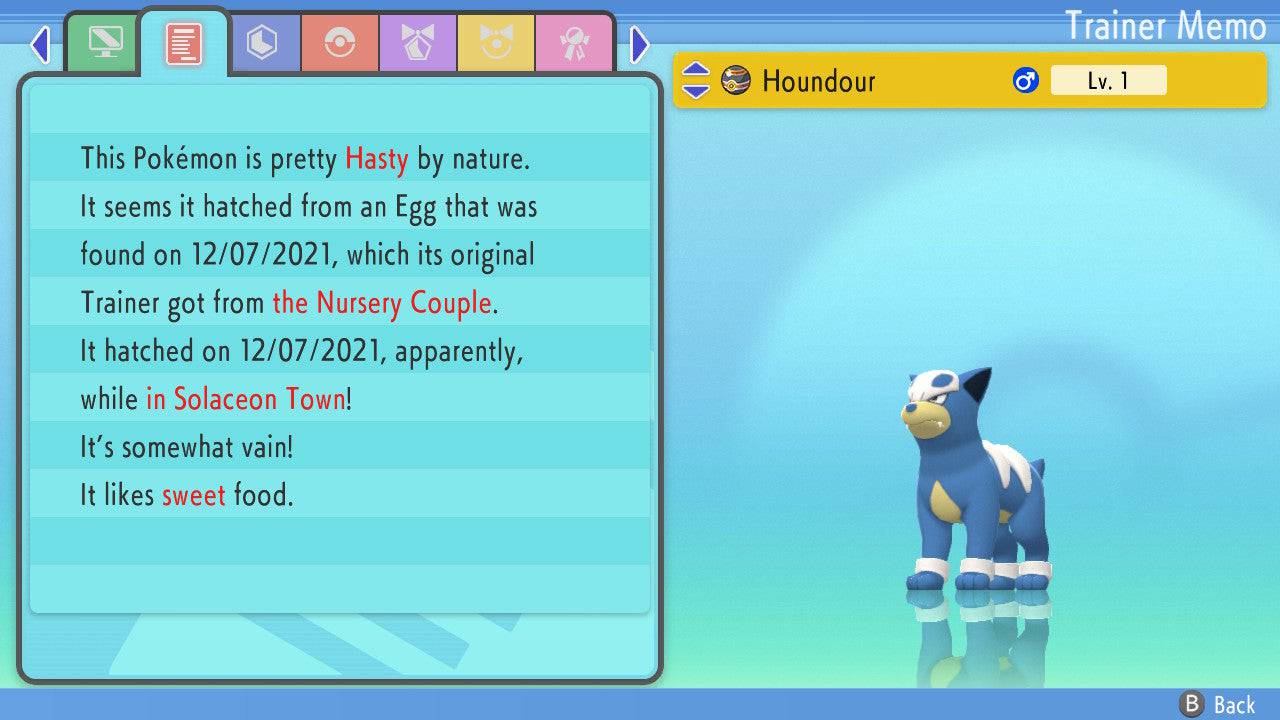1280x720 pixels.
Task: Click the right page navigation arrow
Action: tap(639, 45)
